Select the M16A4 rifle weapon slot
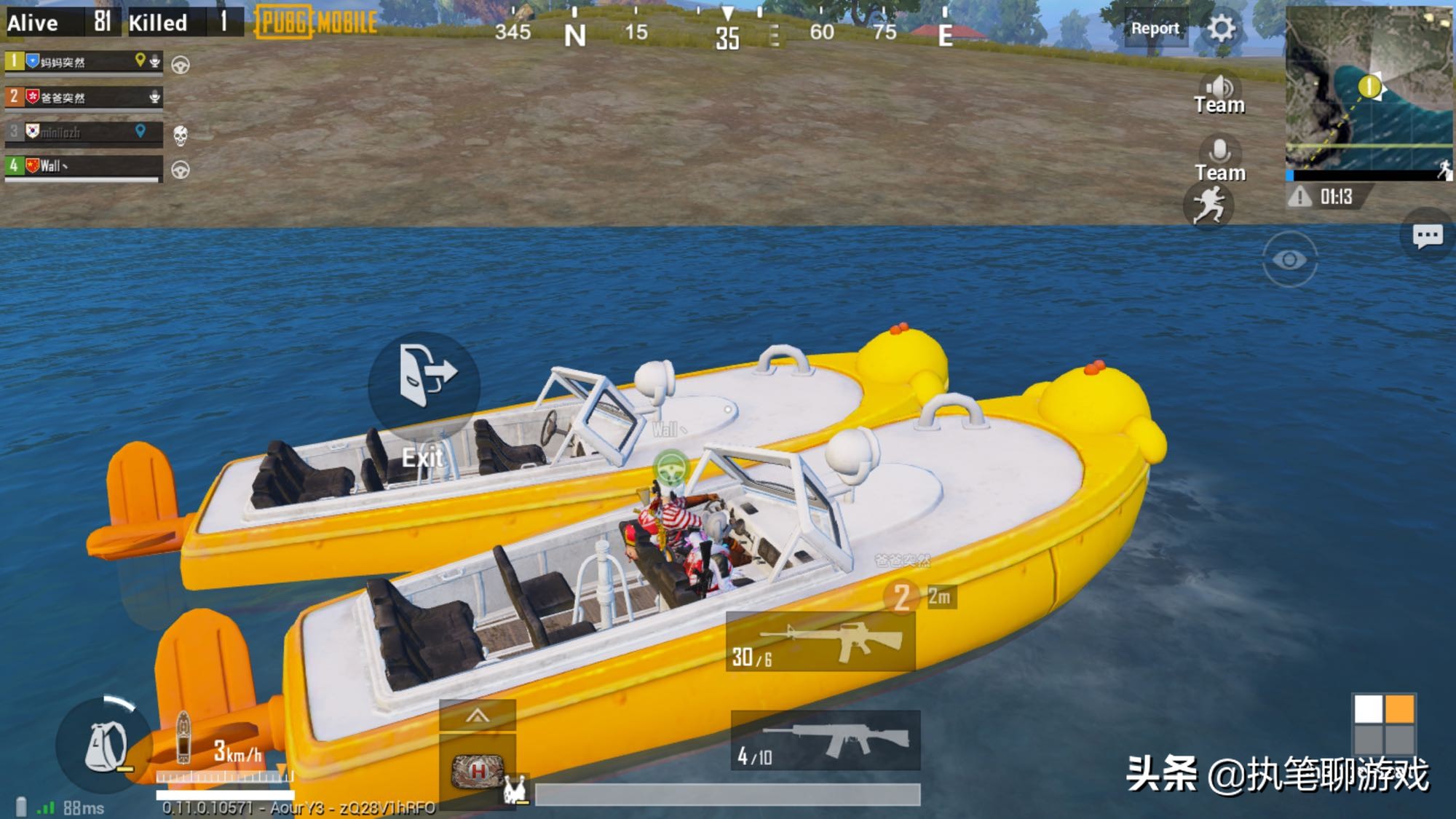 point(821,641)
